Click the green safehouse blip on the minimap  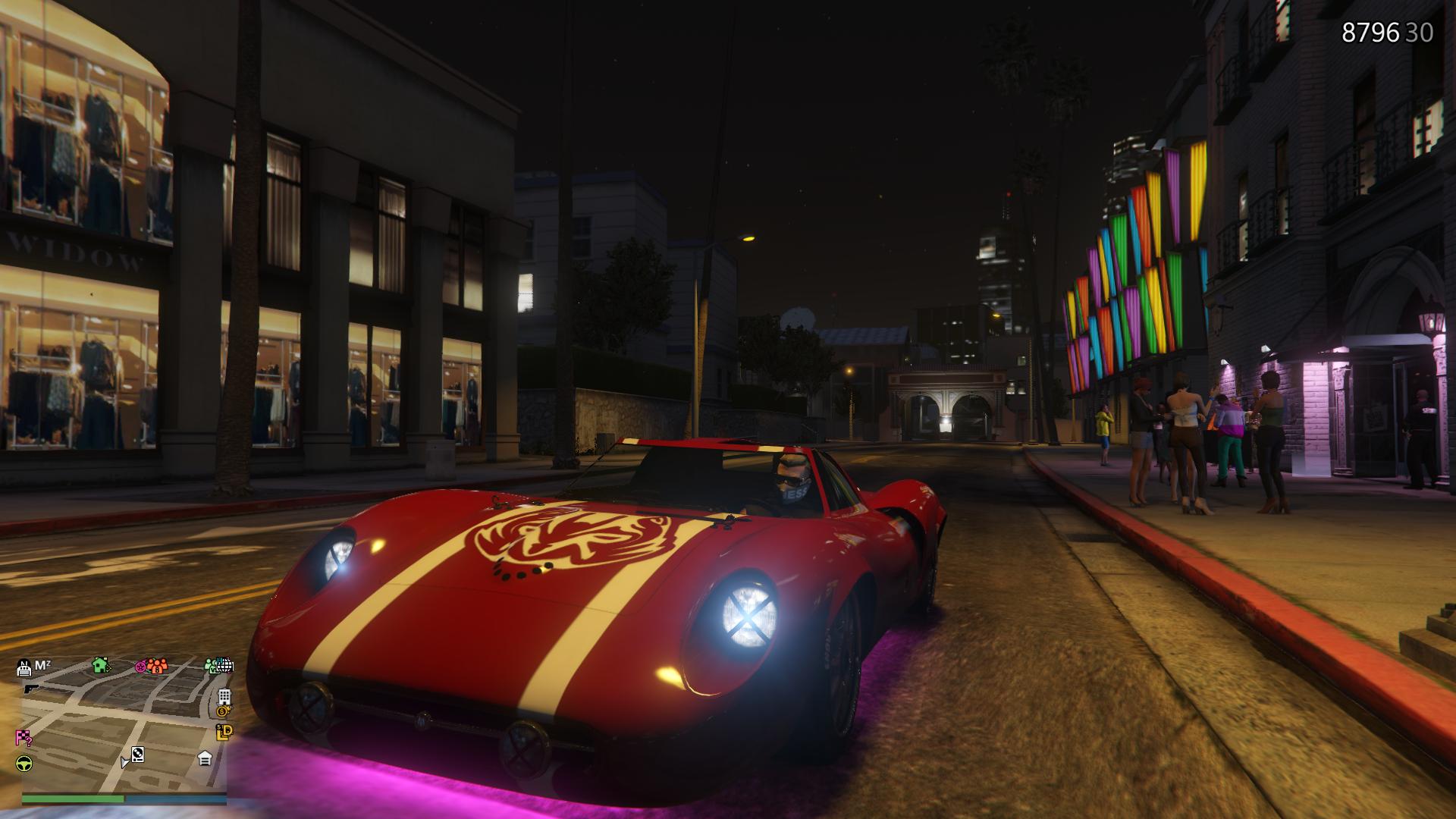[x=100, y=667]
